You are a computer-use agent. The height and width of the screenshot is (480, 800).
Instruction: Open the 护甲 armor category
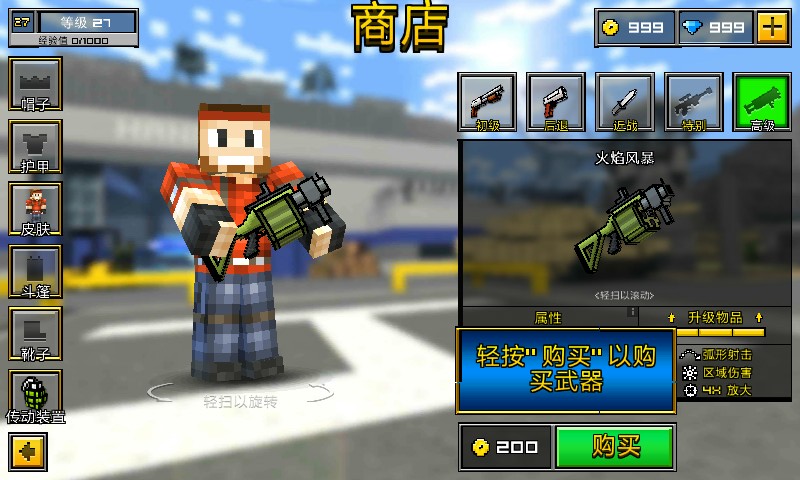[x=35, y=147]
